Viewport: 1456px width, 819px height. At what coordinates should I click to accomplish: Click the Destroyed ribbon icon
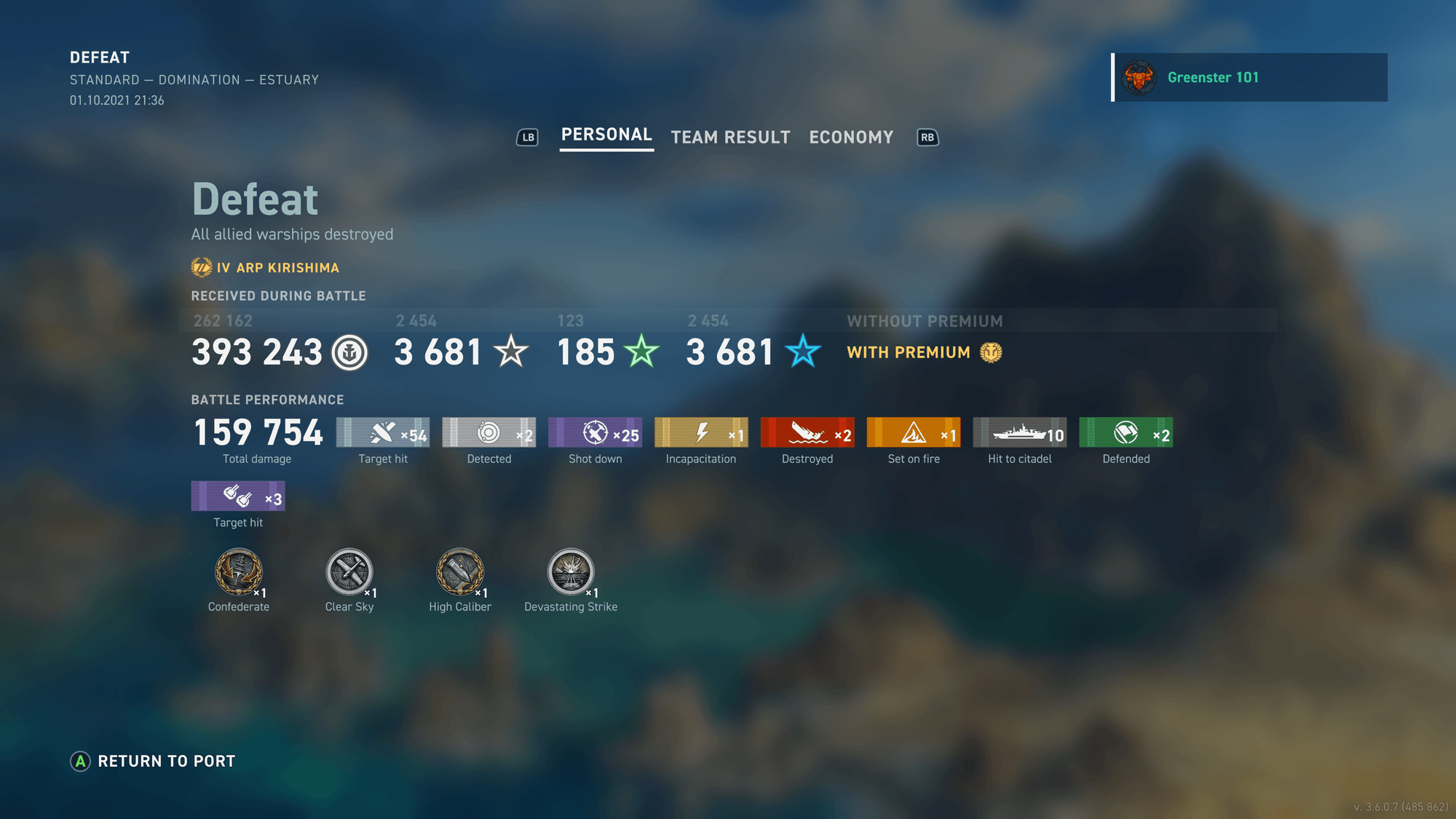807,432
